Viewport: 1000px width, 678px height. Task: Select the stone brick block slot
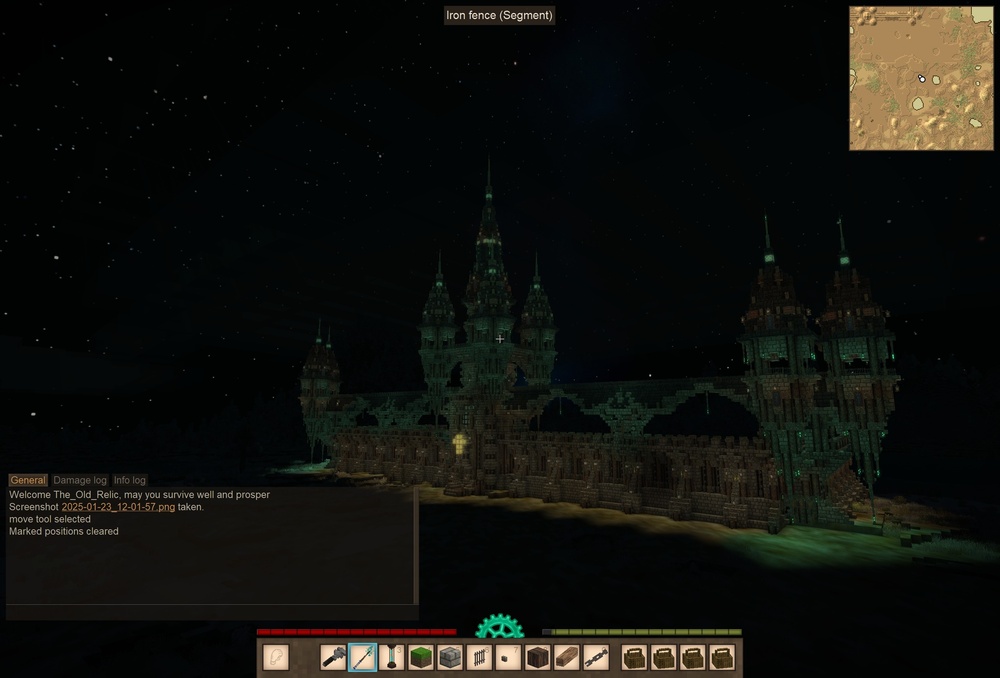(x=450, y=657)
